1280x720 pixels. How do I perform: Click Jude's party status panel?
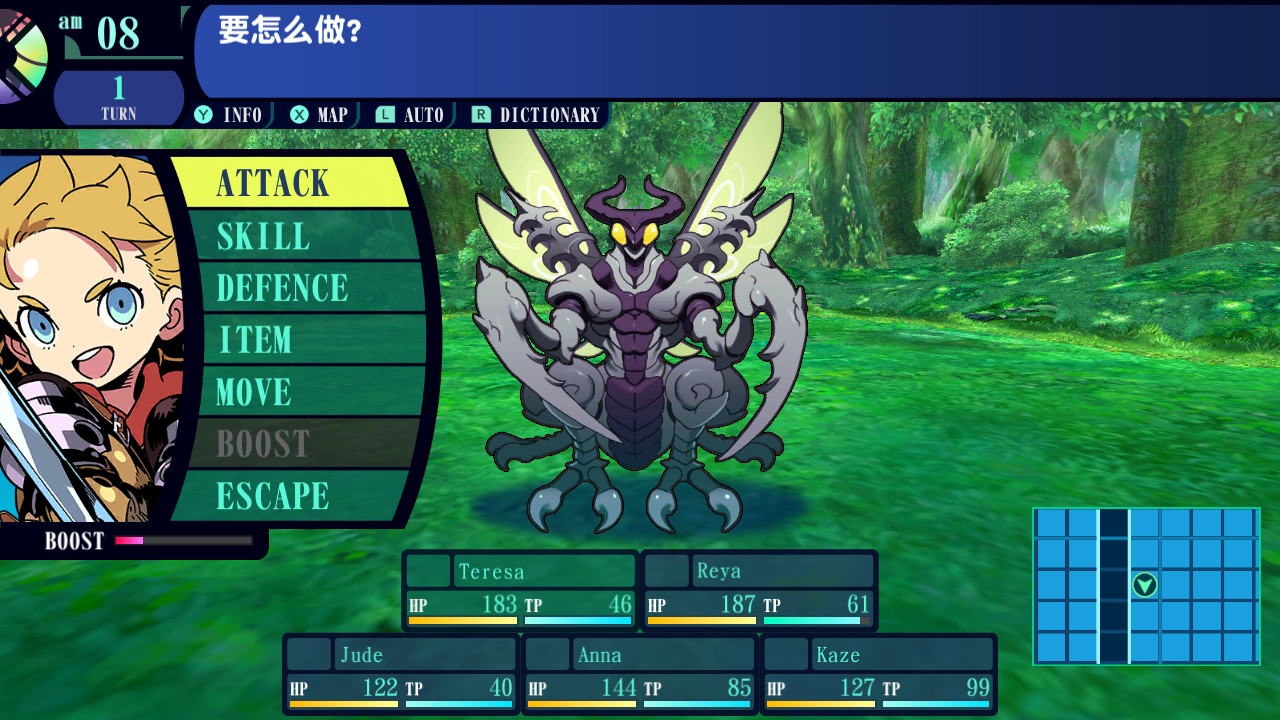point(401,674)
